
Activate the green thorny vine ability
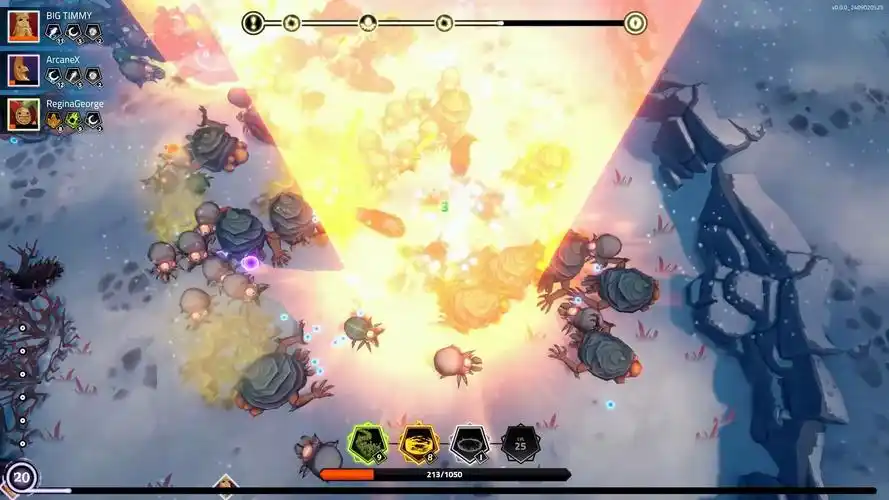coord(367,443)
